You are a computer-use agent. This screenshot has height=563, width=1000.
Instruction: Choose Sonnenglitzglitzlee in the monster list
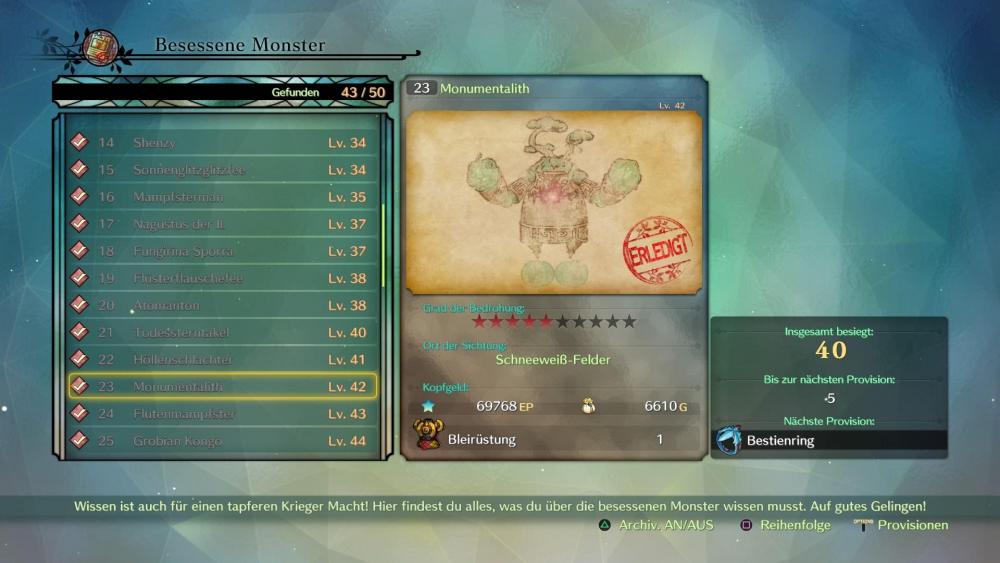pos(222,170)
